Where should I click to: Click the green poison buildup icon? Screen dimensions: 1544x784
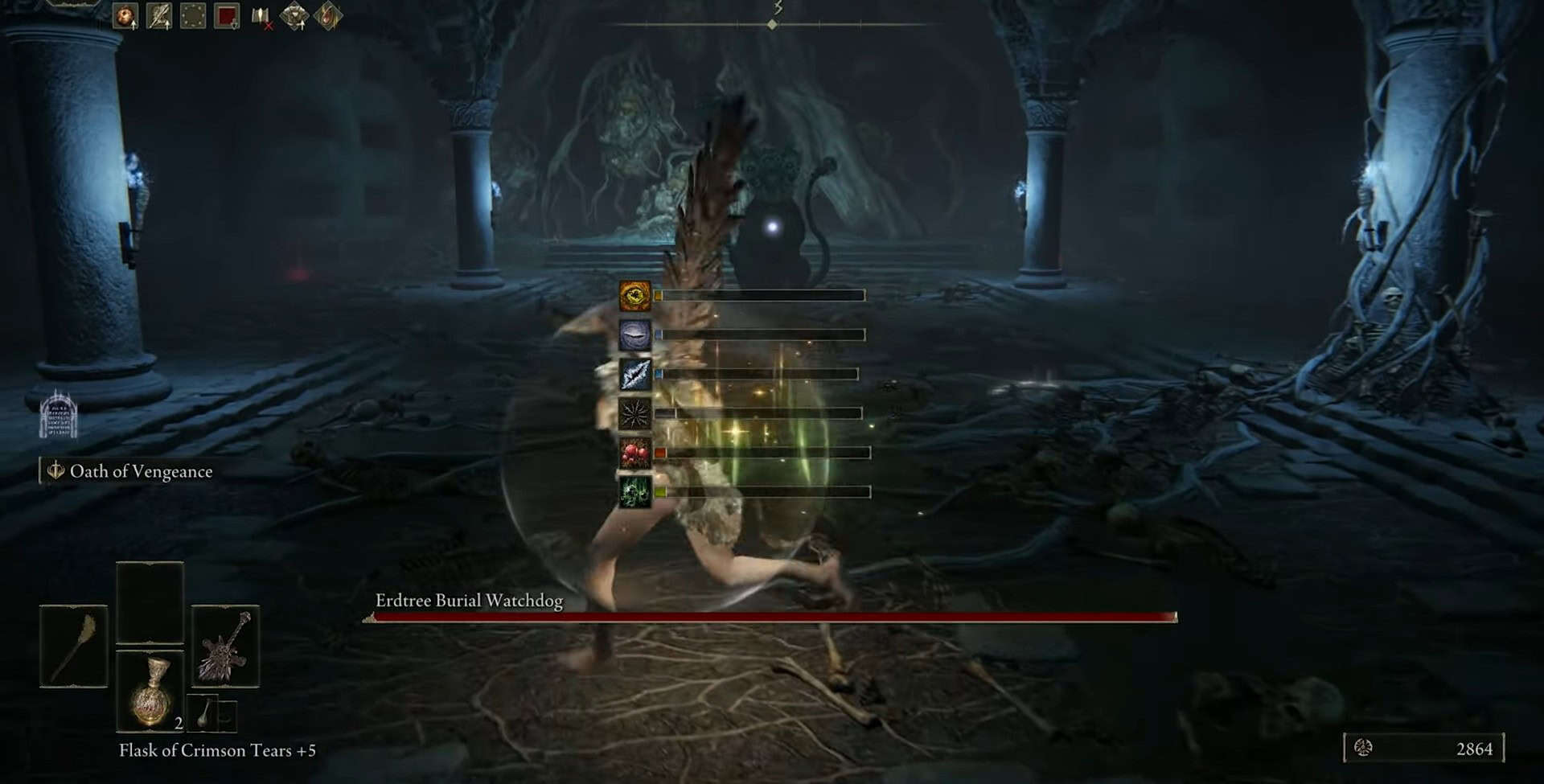[634, 492]
